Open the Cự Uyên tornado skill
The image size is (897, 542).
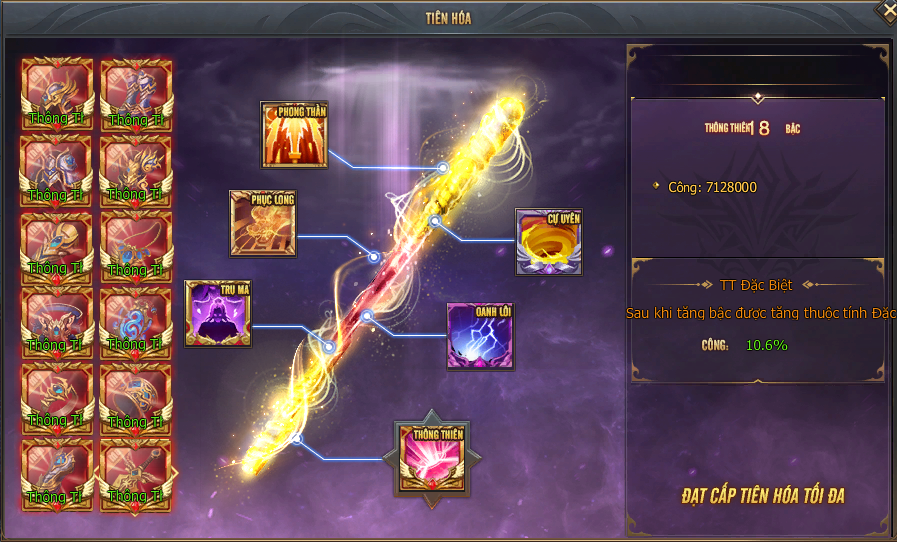pos(548,242)
